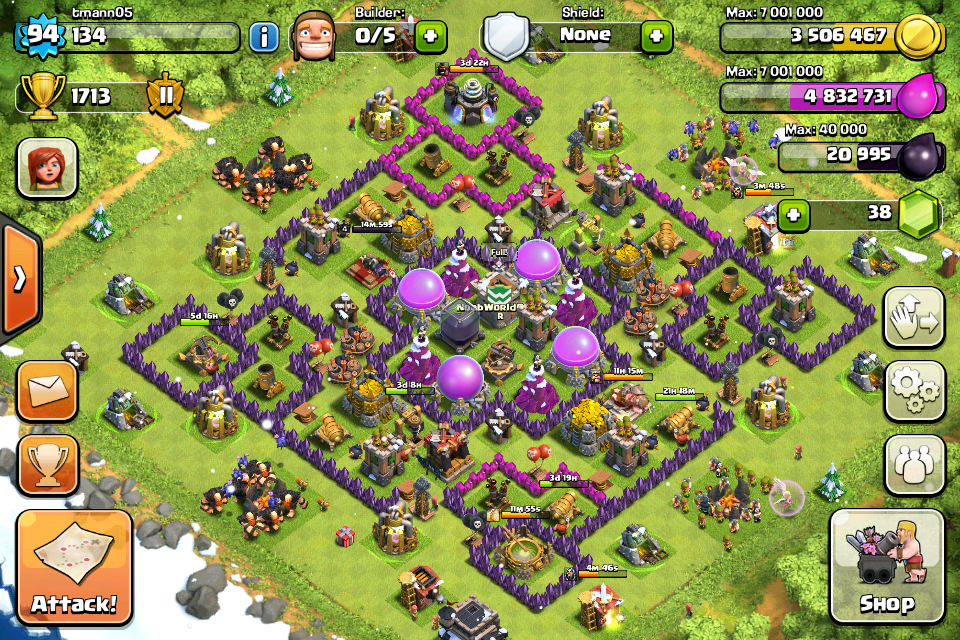The width and height of the screenshot is (960, 640).
Task: Open the friends silhouettes button
Action: [914, 464]
